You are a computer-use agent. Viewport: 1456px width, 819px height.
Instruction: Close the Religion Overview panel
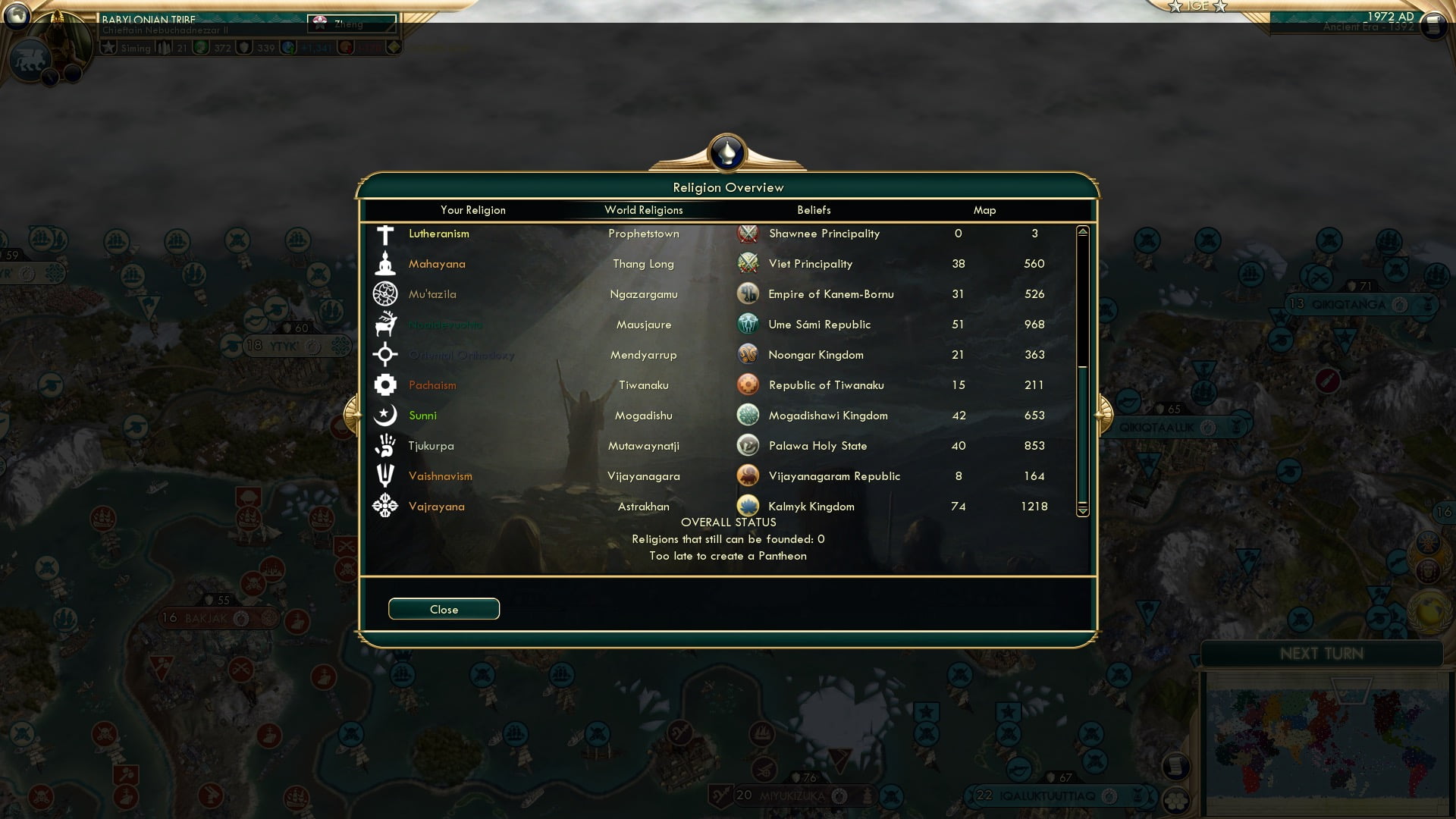coord(444,608)
